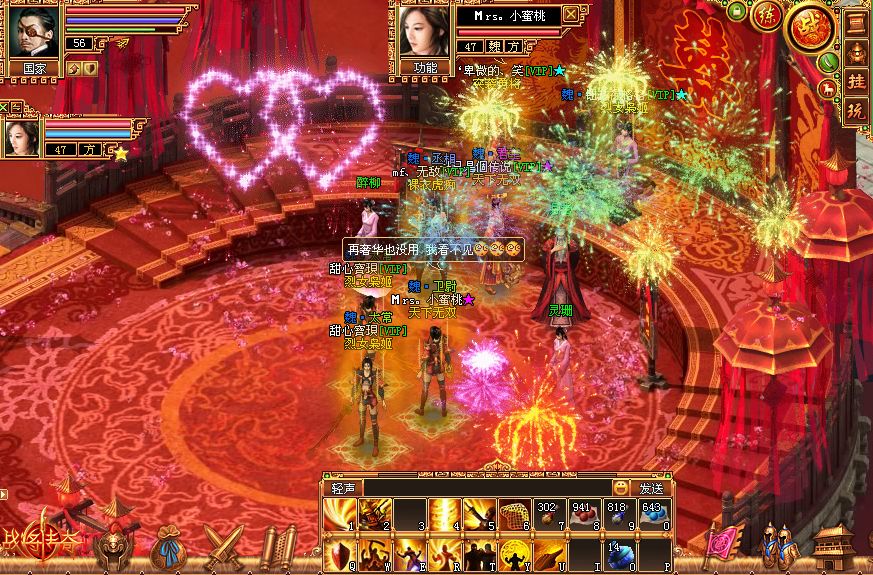Open the 国家 (Nation) button under player portrait
The width and height of the screenshot is (873, 575).
point(32,69)
